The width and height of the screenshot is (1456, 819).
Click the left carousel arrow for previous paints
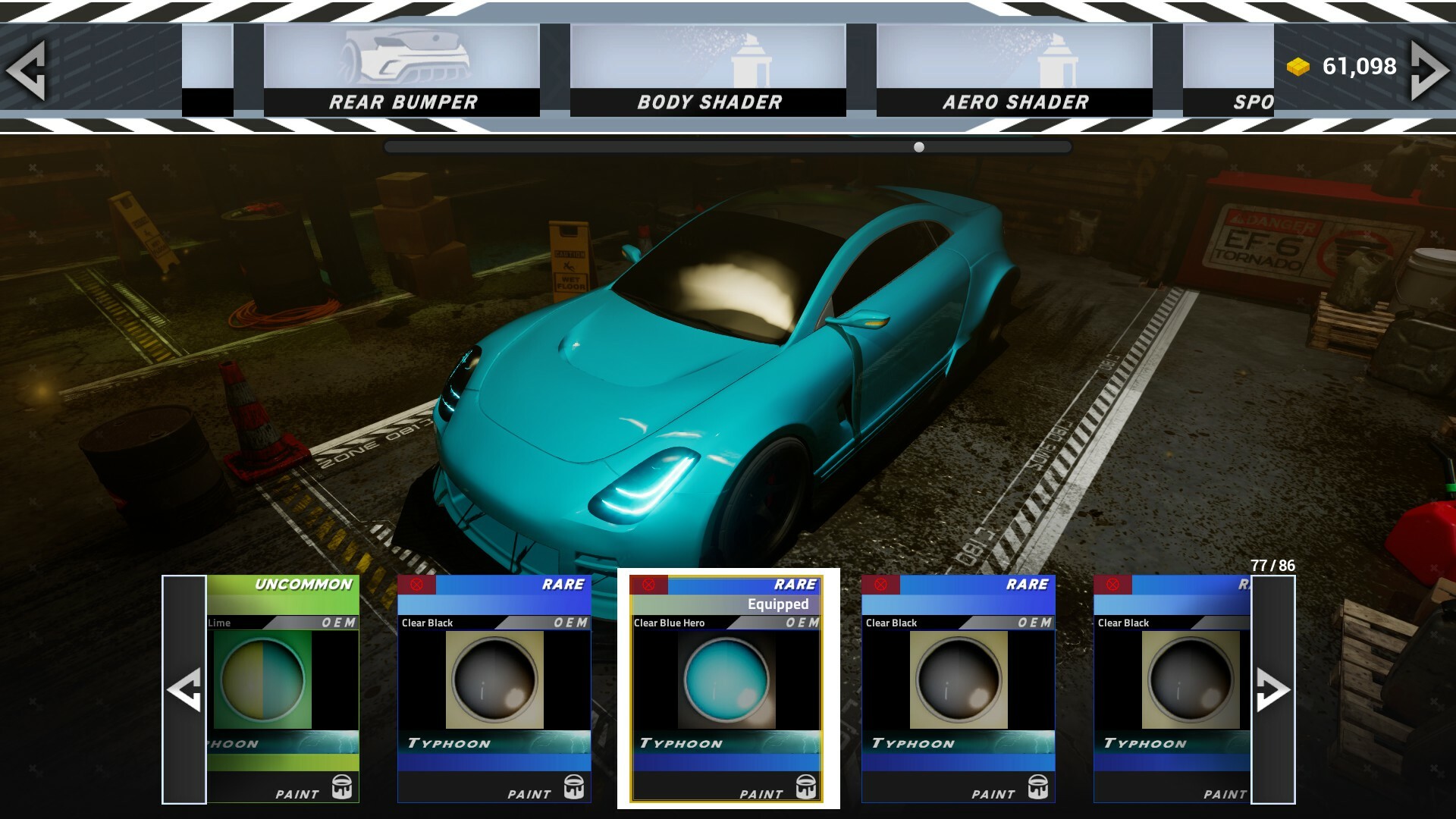pyautogui.click(x=184, y=690)
